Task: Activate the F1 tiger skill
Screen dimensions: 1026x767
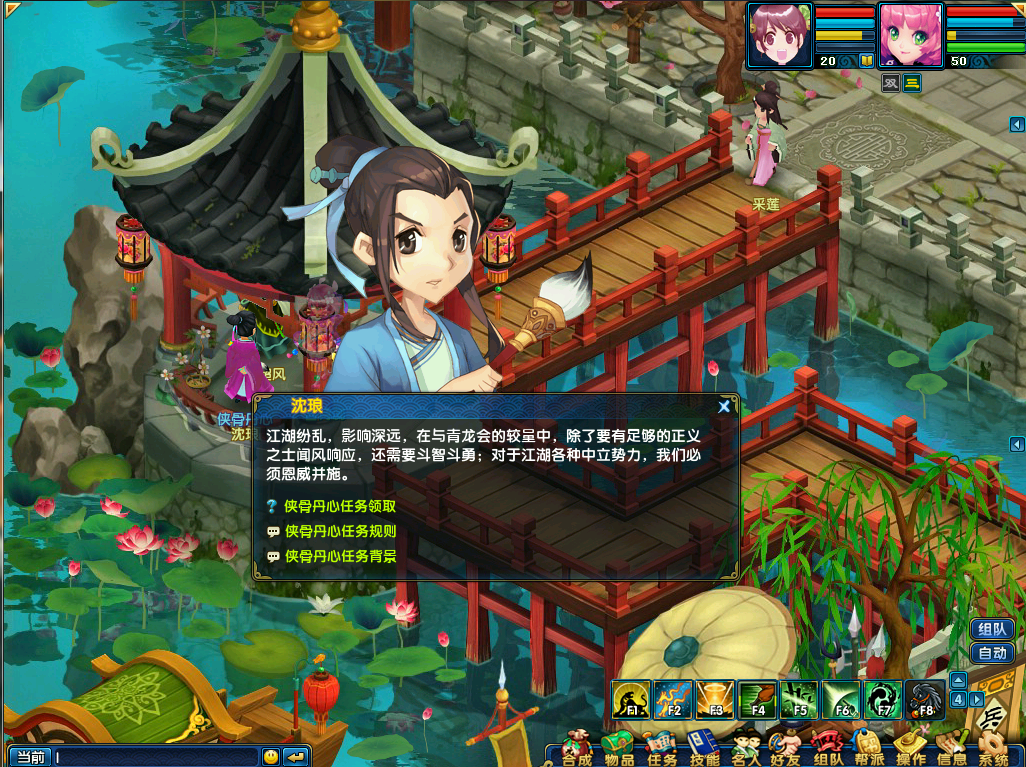Action: [633, 699]
